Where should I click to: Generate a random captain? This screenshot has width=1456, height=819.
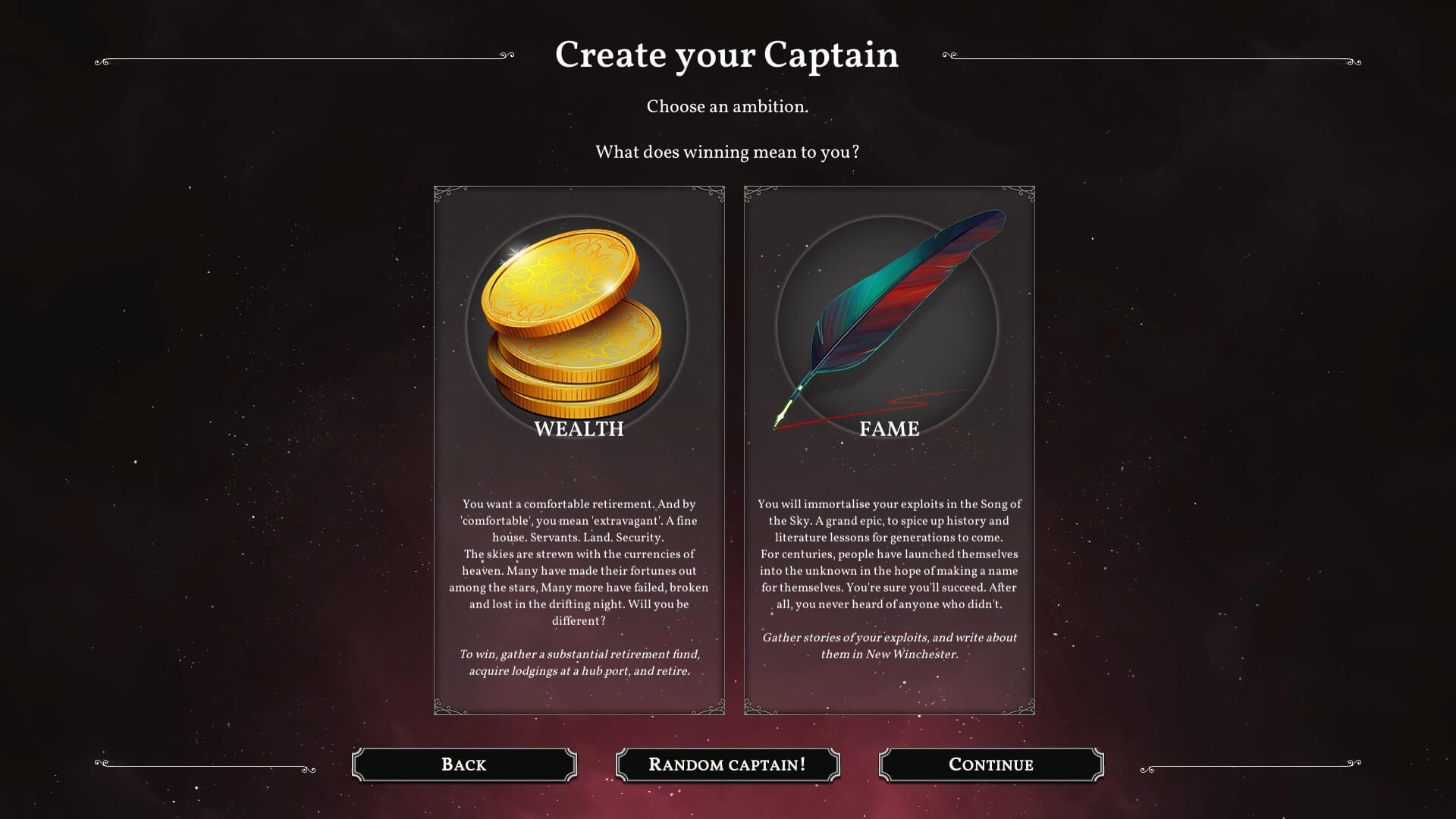727,764
